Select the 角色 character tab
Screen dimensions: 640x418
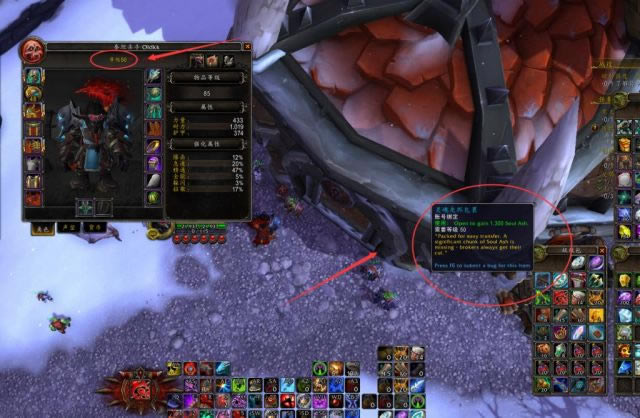42,228
